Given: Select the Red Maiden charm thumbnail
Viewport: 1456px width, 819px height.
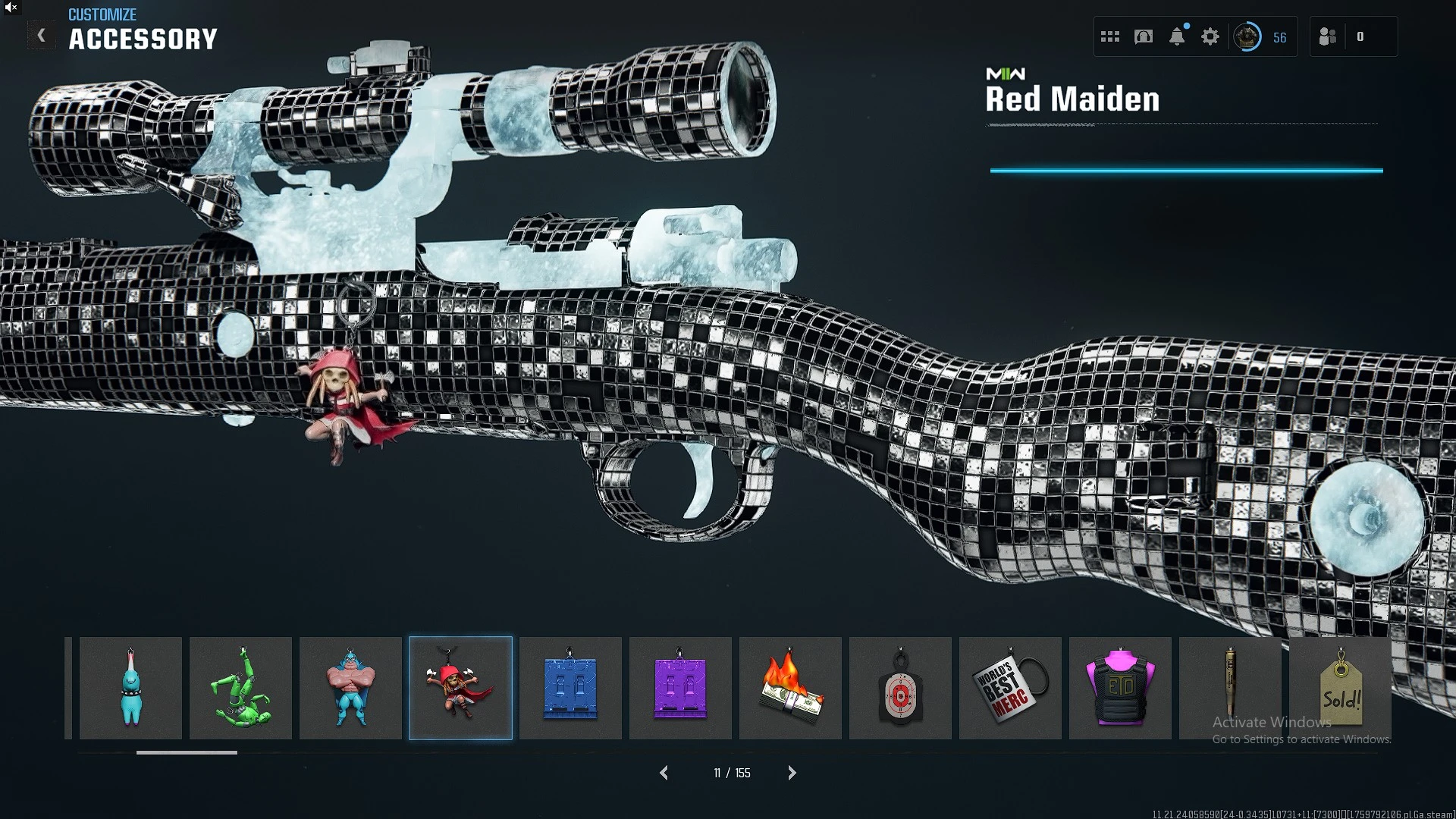Looking at the screenshot, I should coord(460,688).
